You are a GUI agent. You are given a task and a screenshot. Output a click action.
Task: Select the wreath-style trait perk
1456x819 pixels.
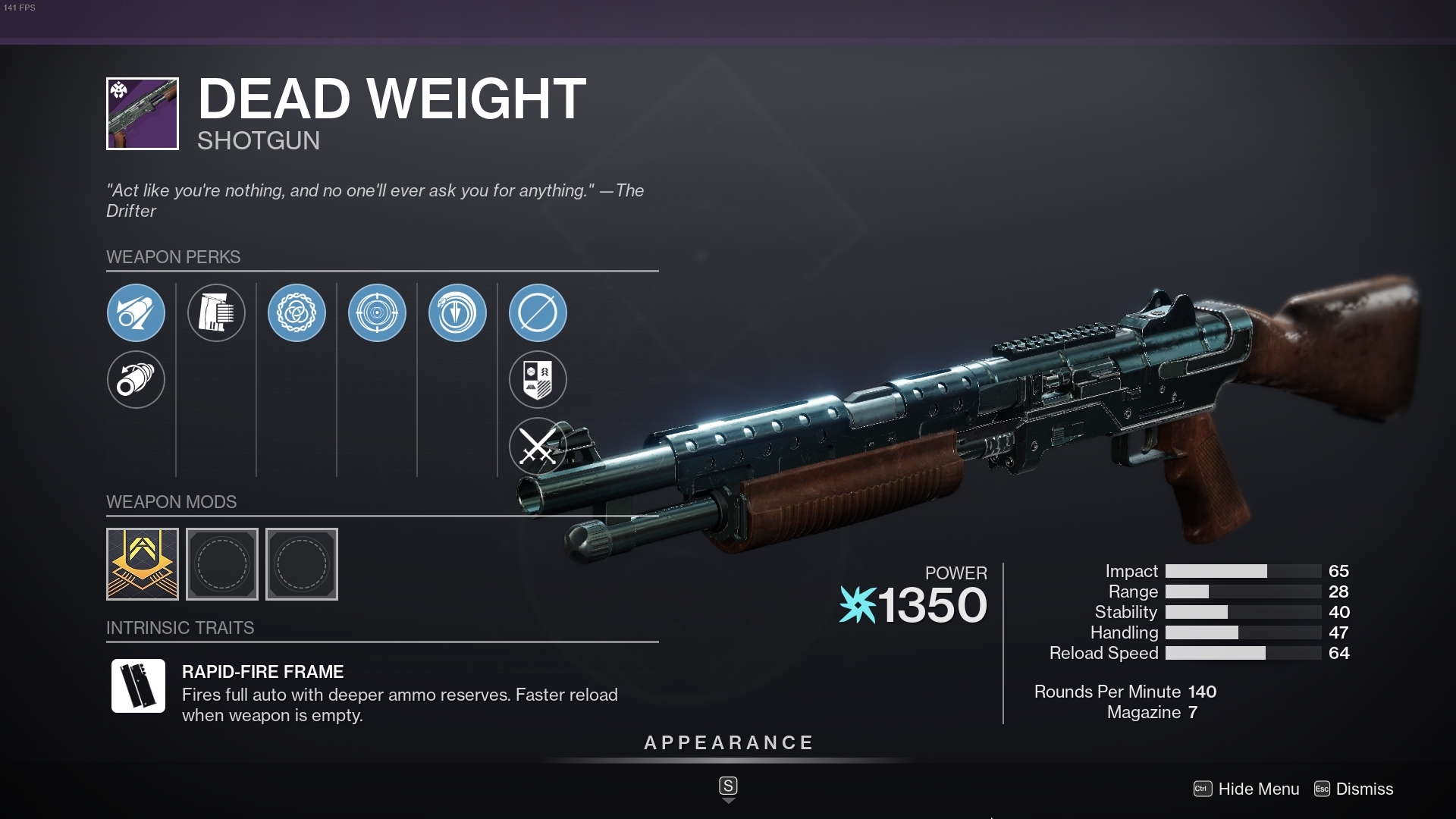click(298, 312)
